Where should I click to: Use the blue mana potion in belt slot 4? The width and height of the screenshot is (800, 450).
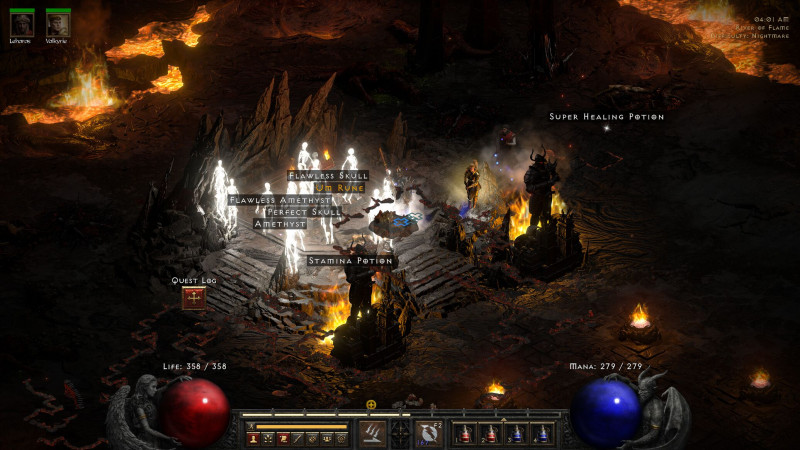[x=542, y=434]
